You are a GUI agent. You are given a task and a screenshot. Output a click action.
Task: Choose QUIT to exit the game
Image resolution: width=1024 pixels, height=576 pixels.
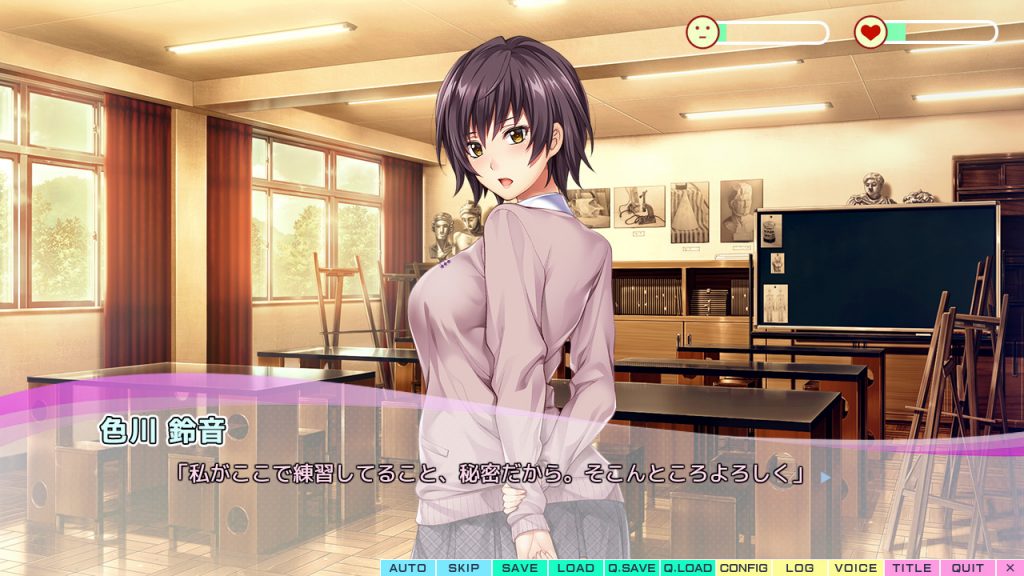click(x=967, y=568)
